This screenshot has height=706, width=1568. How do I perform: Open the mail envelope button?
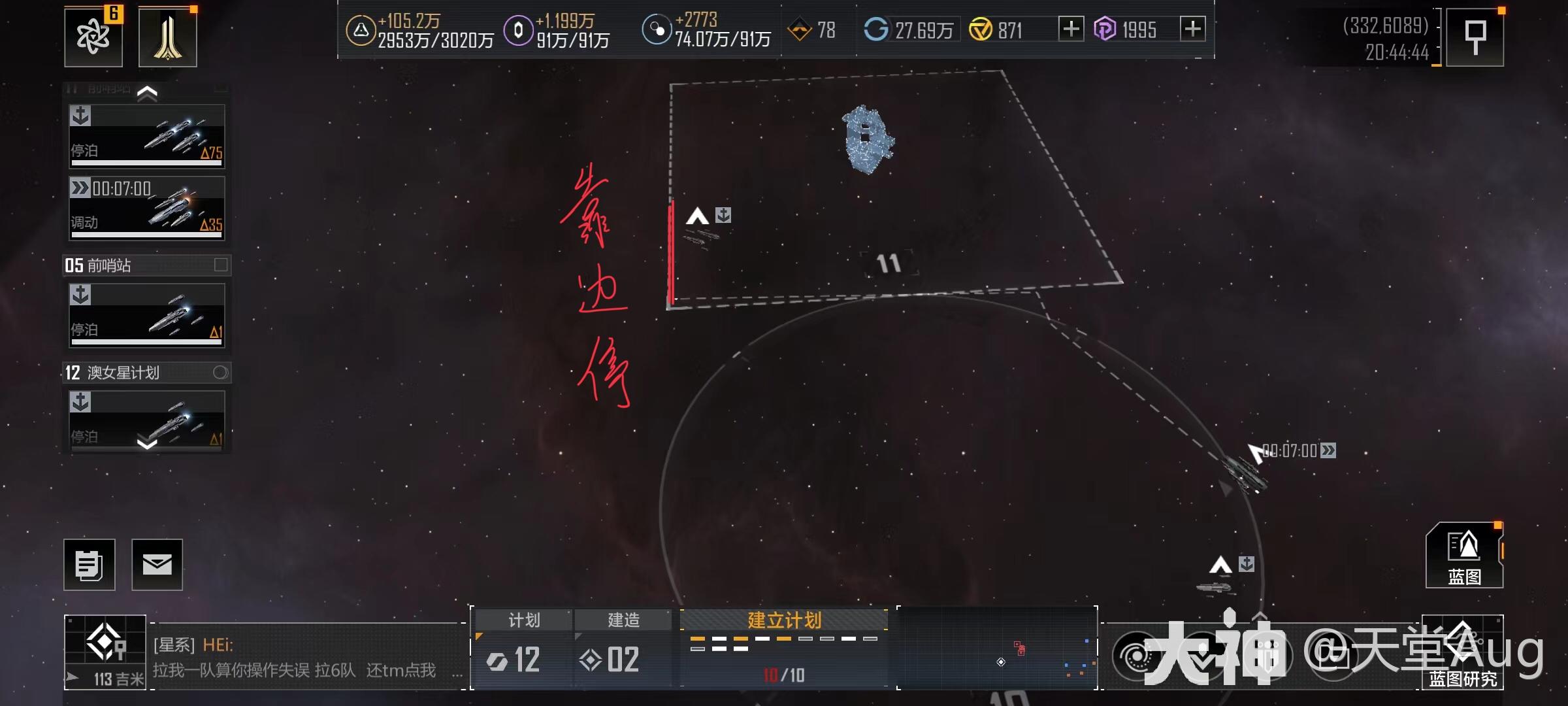(157, 565)
